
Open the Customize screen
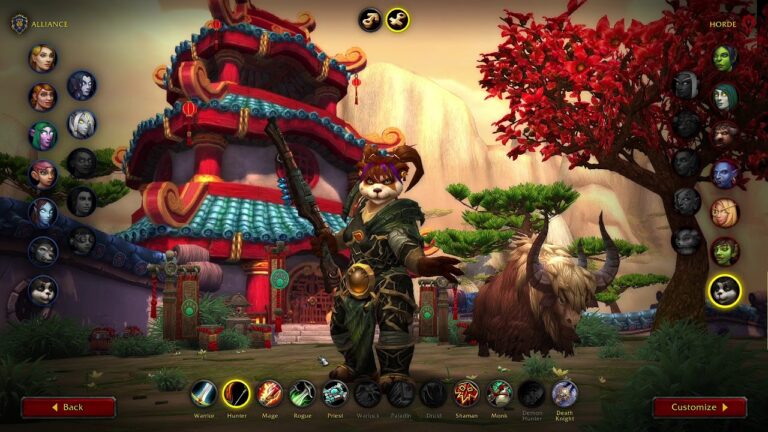coord(699,407)
